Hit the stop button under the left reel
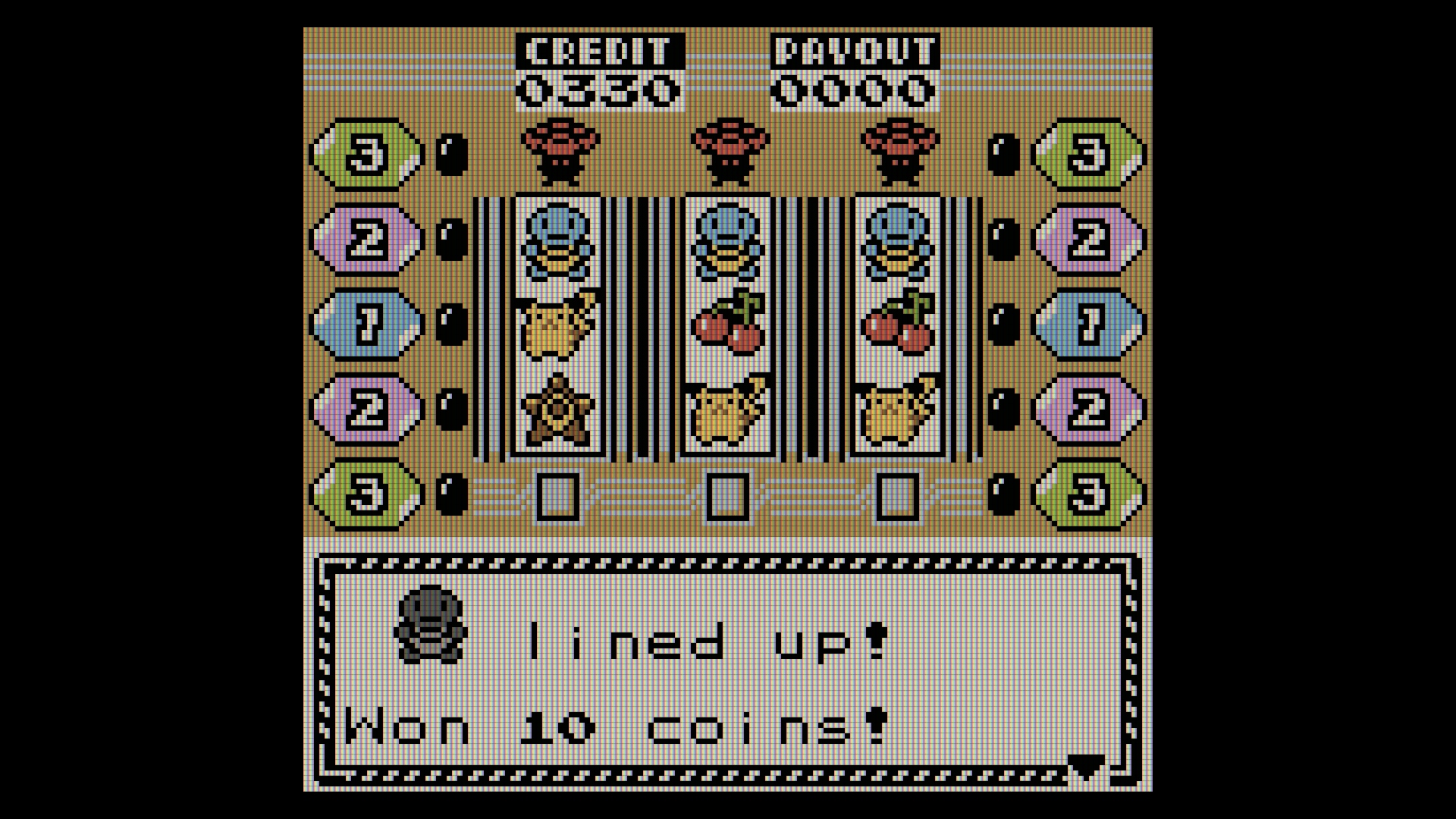 click(x=558, y=496)
